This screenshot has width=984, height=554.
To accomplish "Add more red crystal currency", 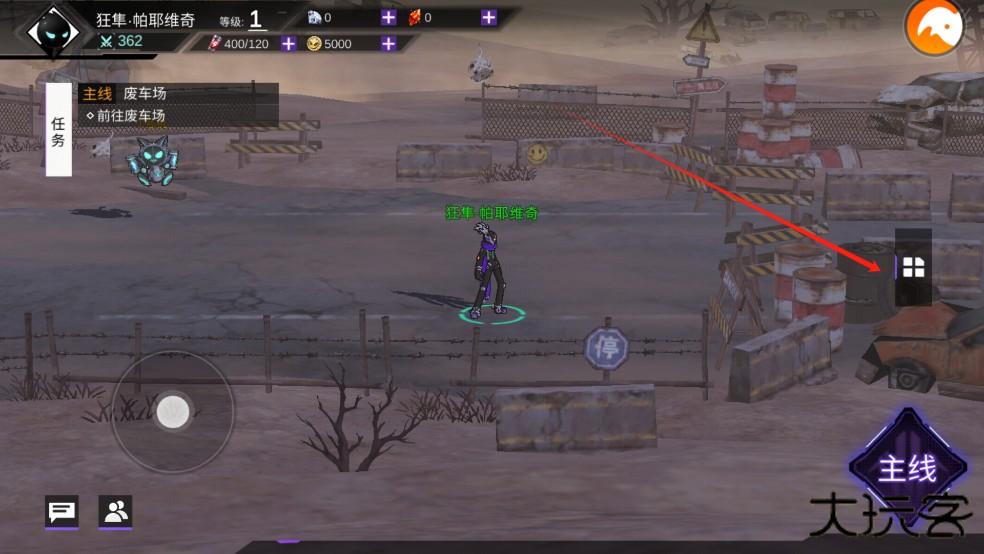I will tap(488, 17).
